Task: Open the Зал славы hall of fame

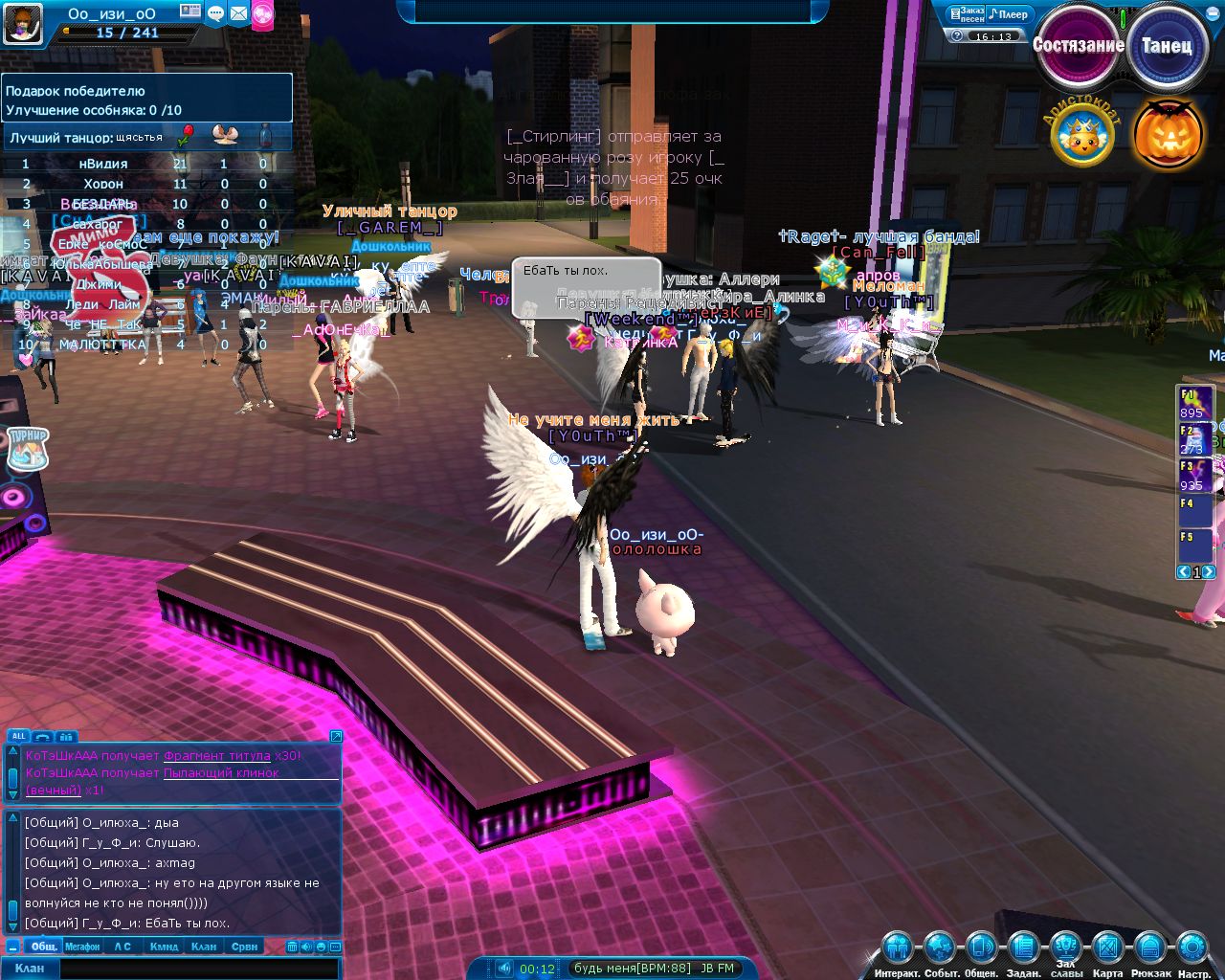Action: [x=1065, y=947]
